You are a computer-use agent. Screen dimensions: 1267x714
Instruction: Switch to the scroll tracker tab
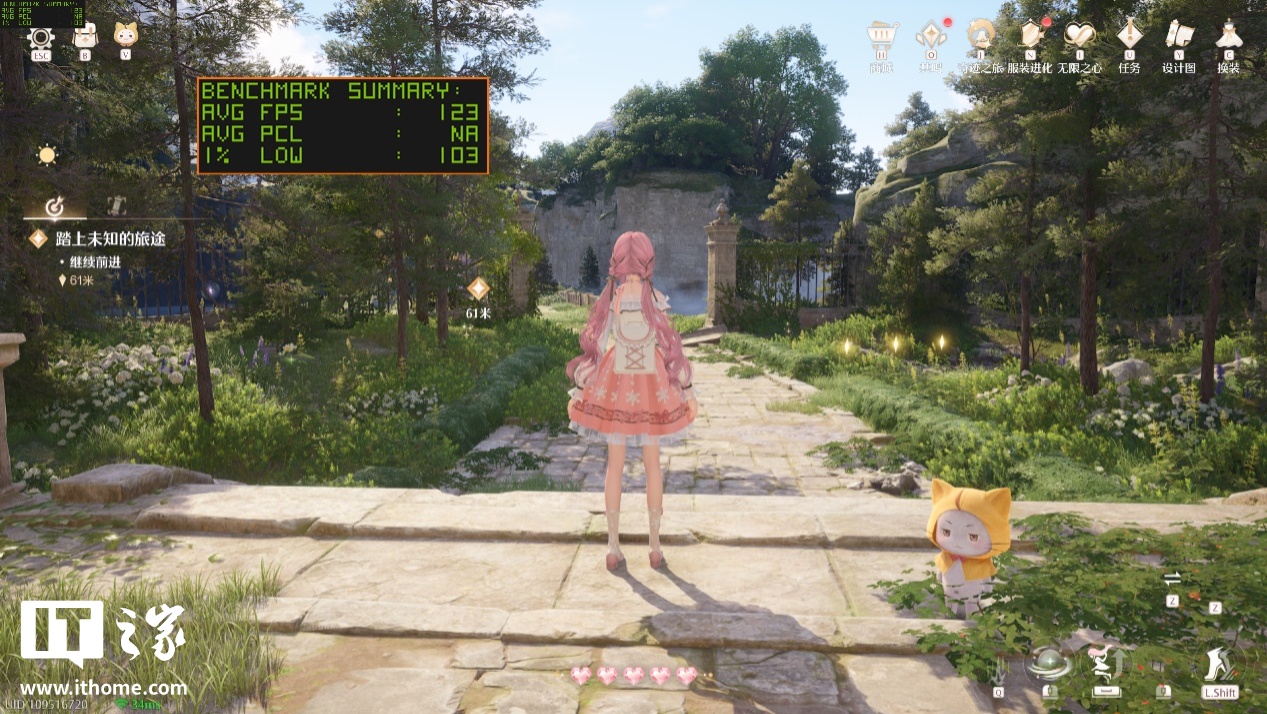[115, 206]
